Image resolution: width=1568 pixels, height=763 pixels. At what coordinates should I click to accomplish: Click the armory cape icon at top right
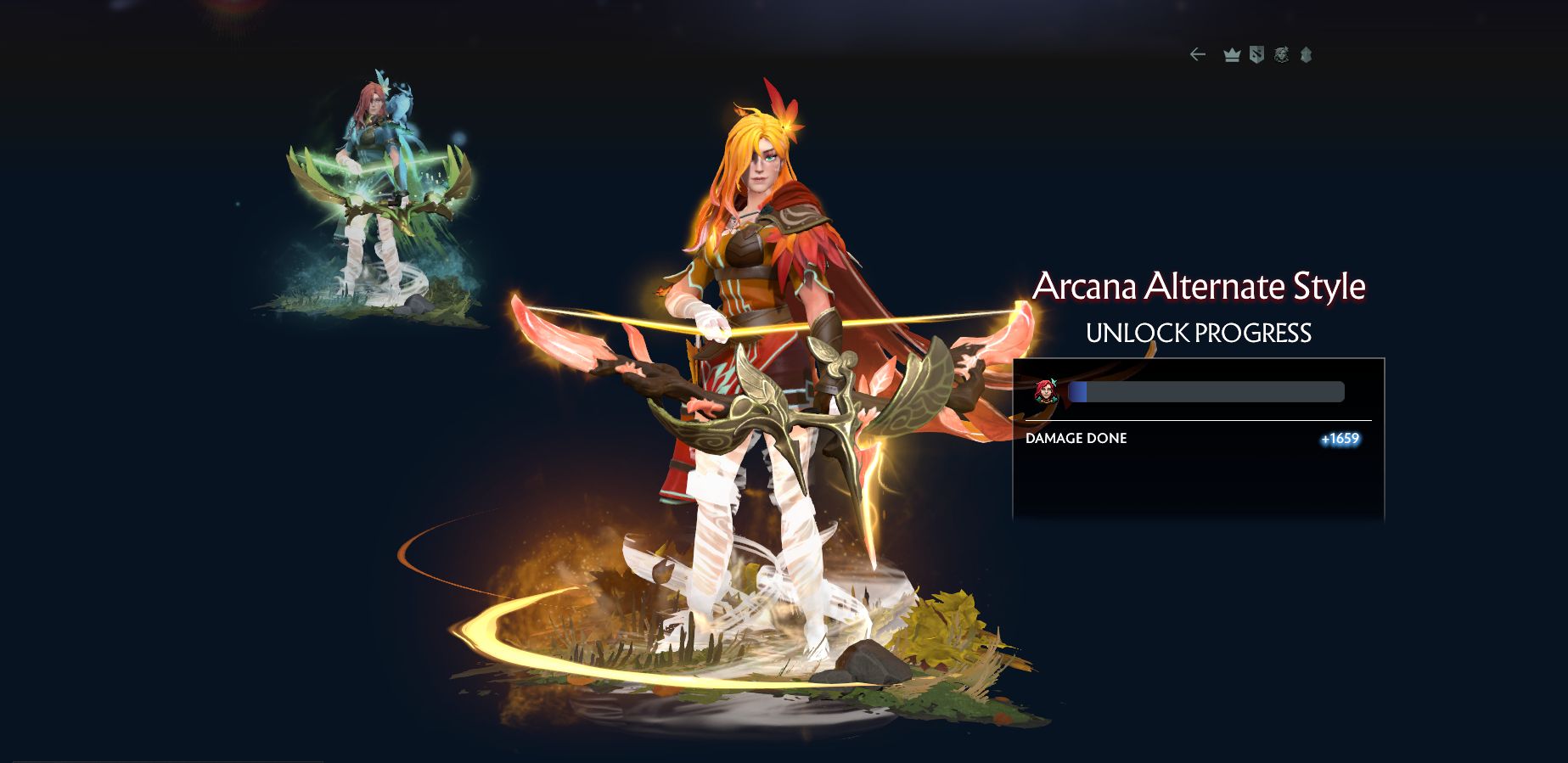(x=1305, y=54)
